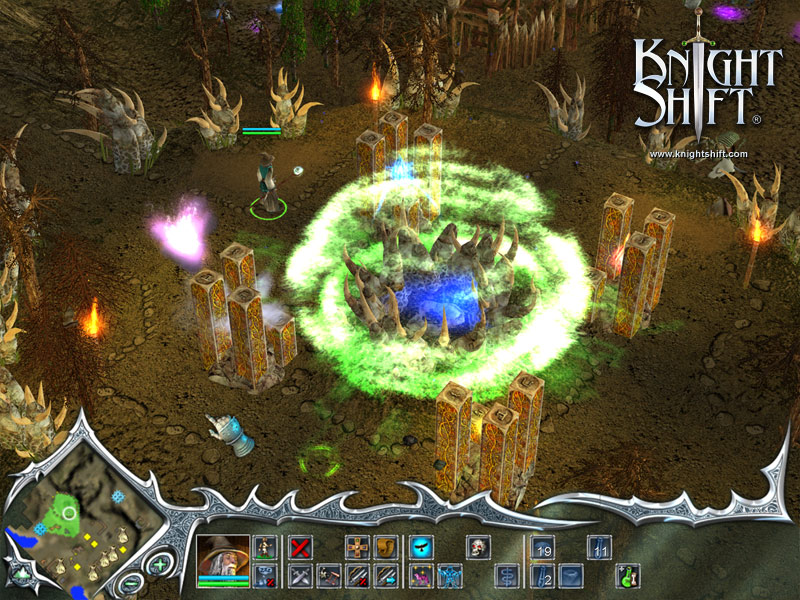Select the blue vial slot showing 11
Screen dimensions: 800x600
(599, 547)
